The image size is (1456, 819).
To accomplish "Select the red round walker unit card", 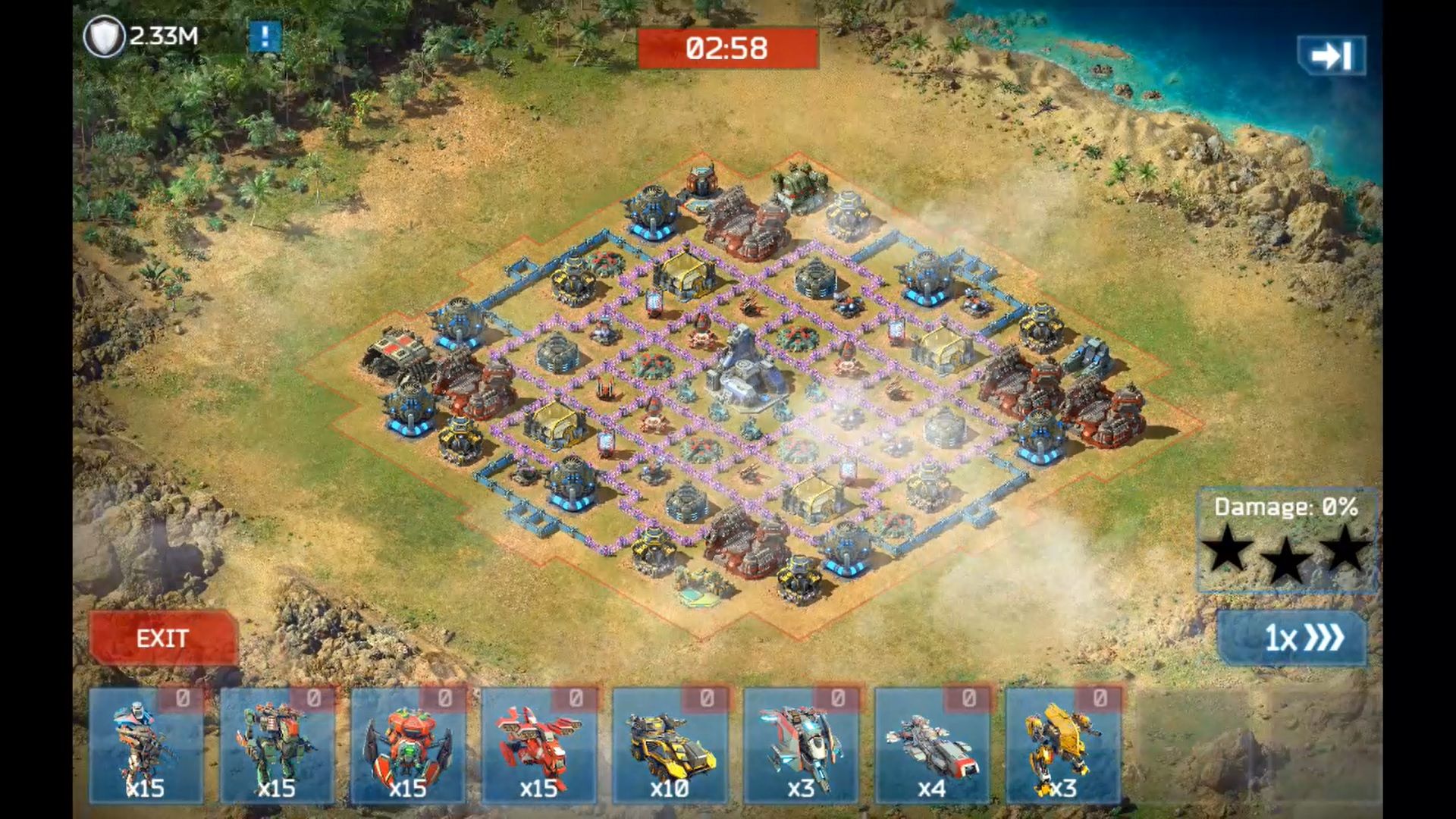I will 408,745.
